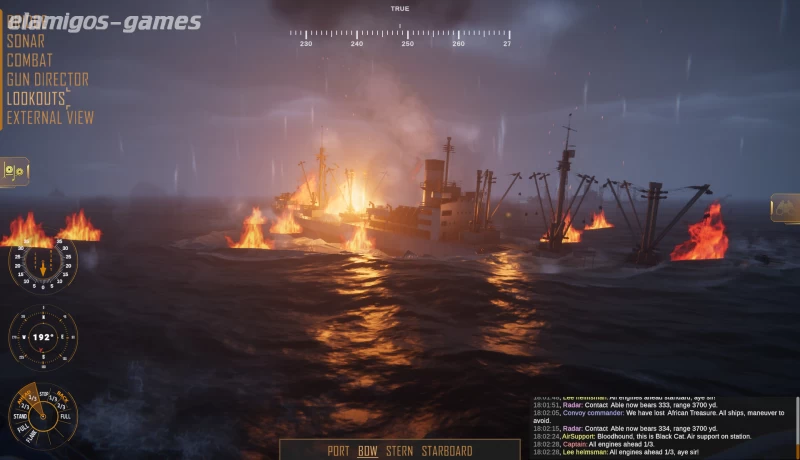Image resolution: width=800 pixels, height=460 pixels.
Task: Switch to the Combat station
Action: click(30, 60)
